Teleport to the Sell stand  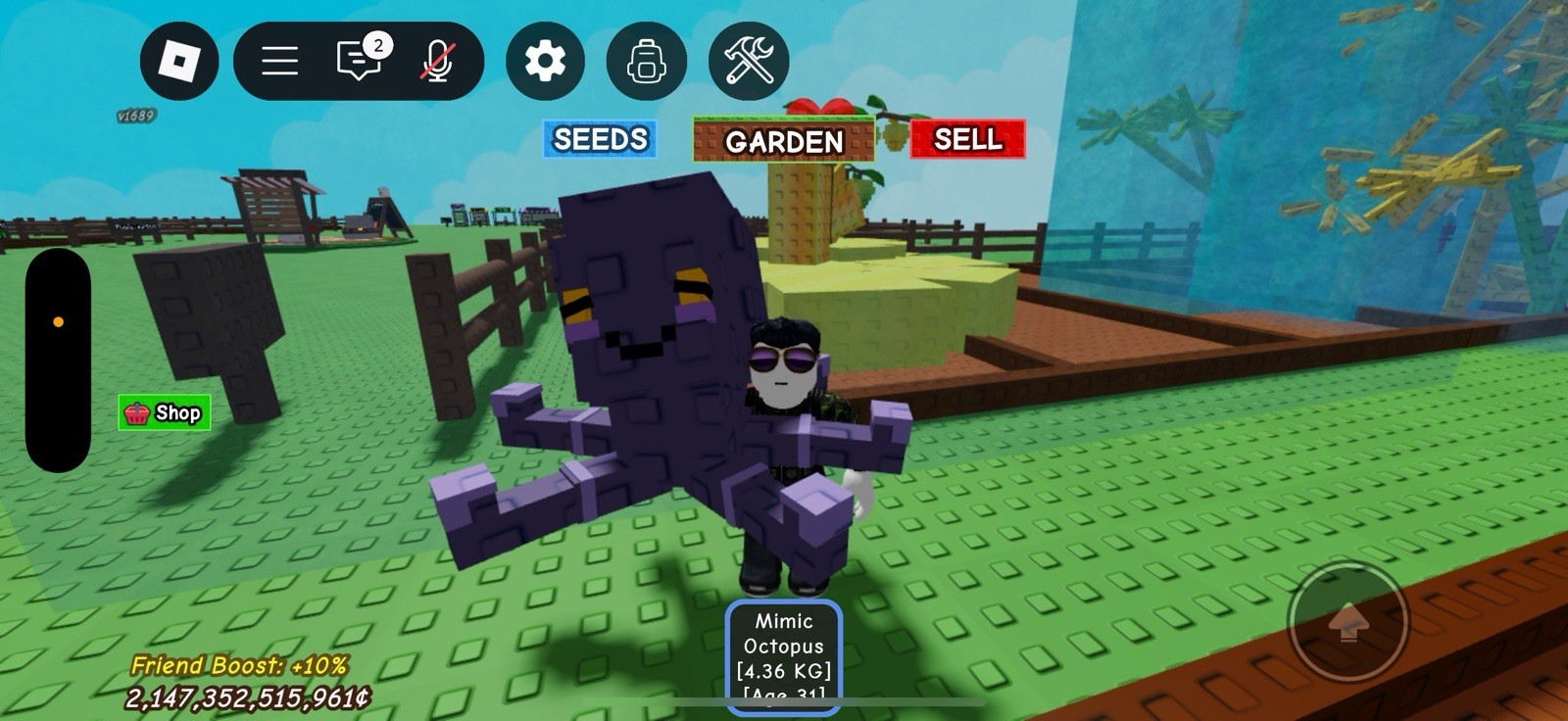click(967, 139)
